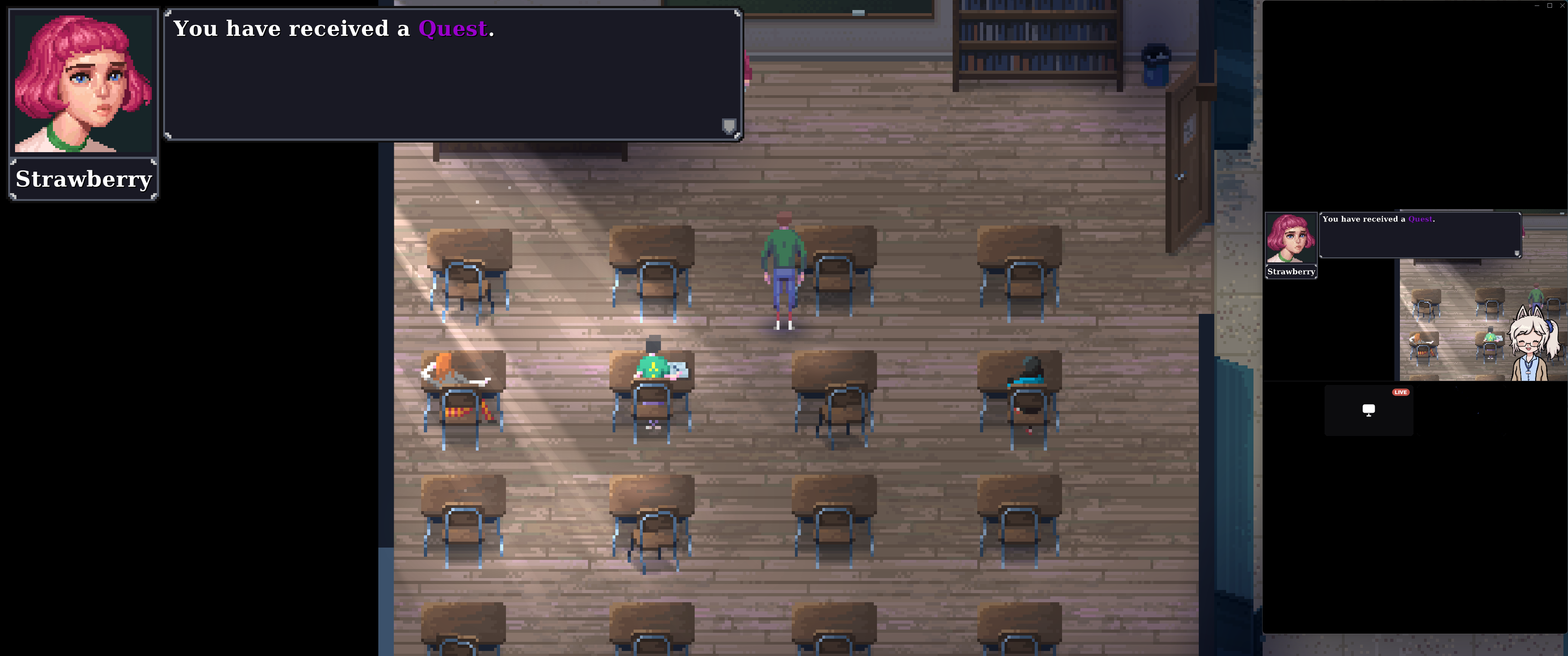Screen dimensions: 1568x656
Task: Advance dialogue with the continue arrow
Action: point(728,126)
